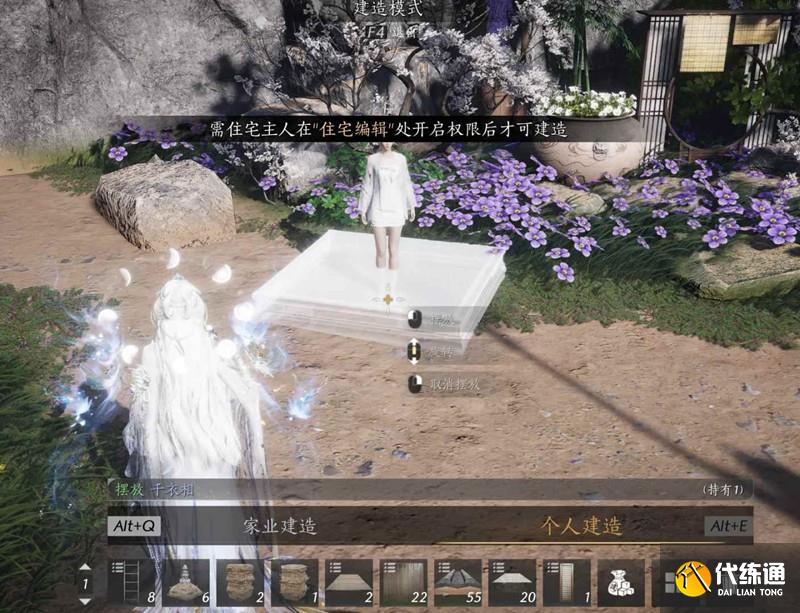The width and height of the screenshot is (800, 613).
Task: Click the hotbar page down arrow
Action: pyautogui.click(x=86, y=598)
